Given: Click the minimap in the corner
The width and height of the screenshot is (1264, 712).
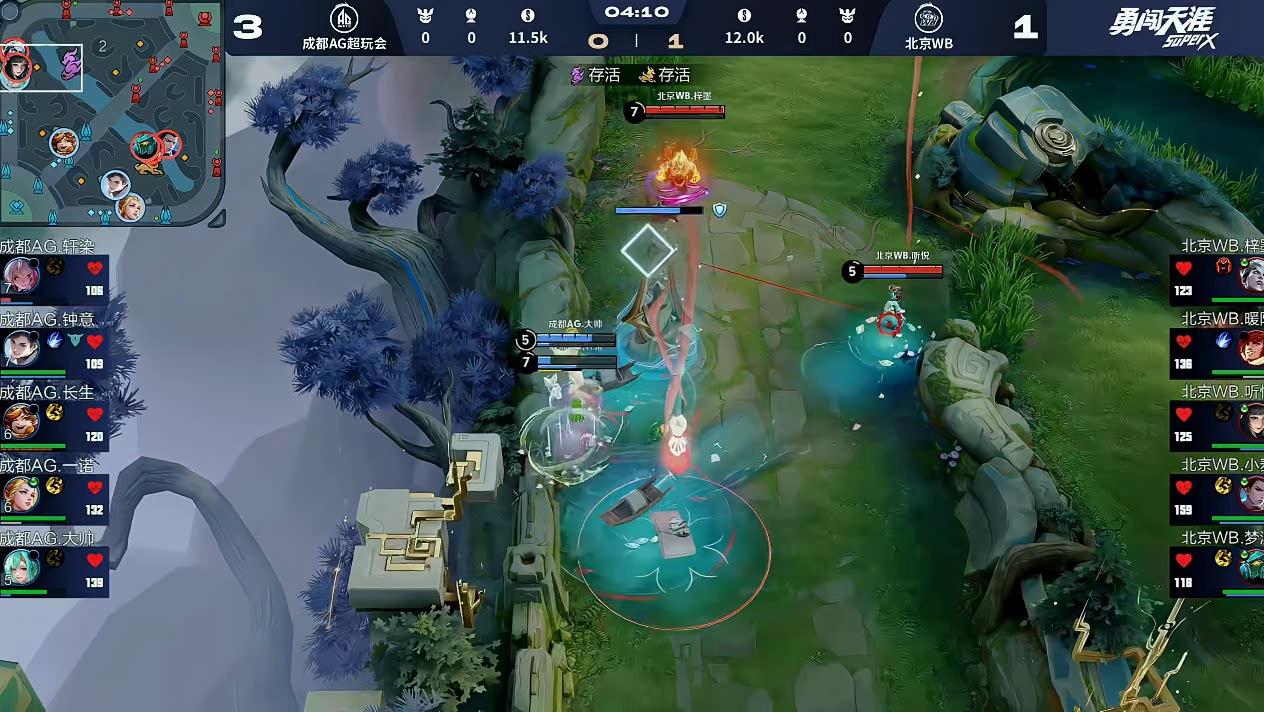Looking at the screenshot, I should [x=112, y=112].
